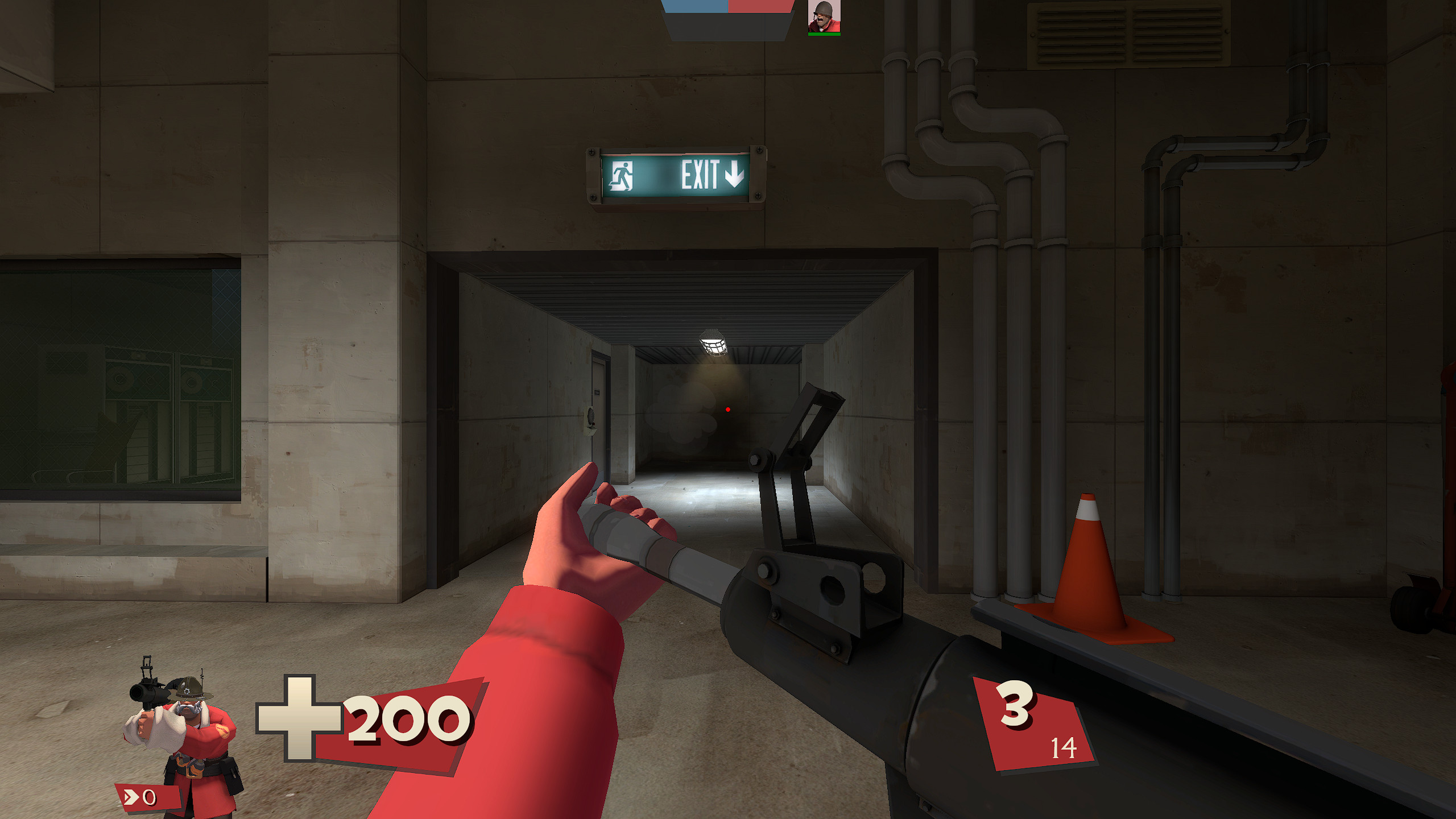The width and height of the screenshot is (1456, 819).
Task: Click the Soldier emblem on the red sleeve
Action: click(224, 730)
